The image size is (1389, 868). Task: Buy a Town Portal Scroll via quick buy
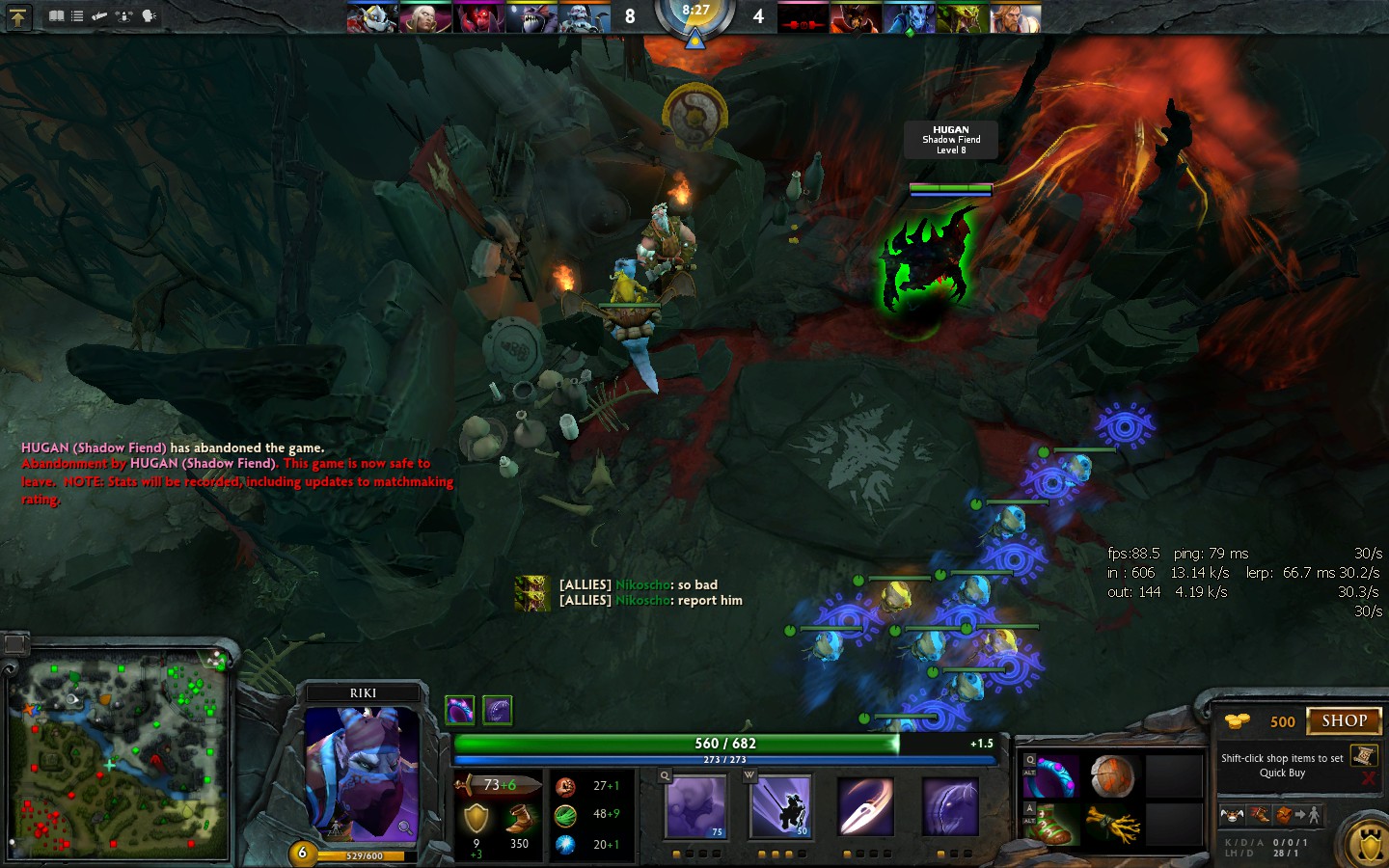1363,755
